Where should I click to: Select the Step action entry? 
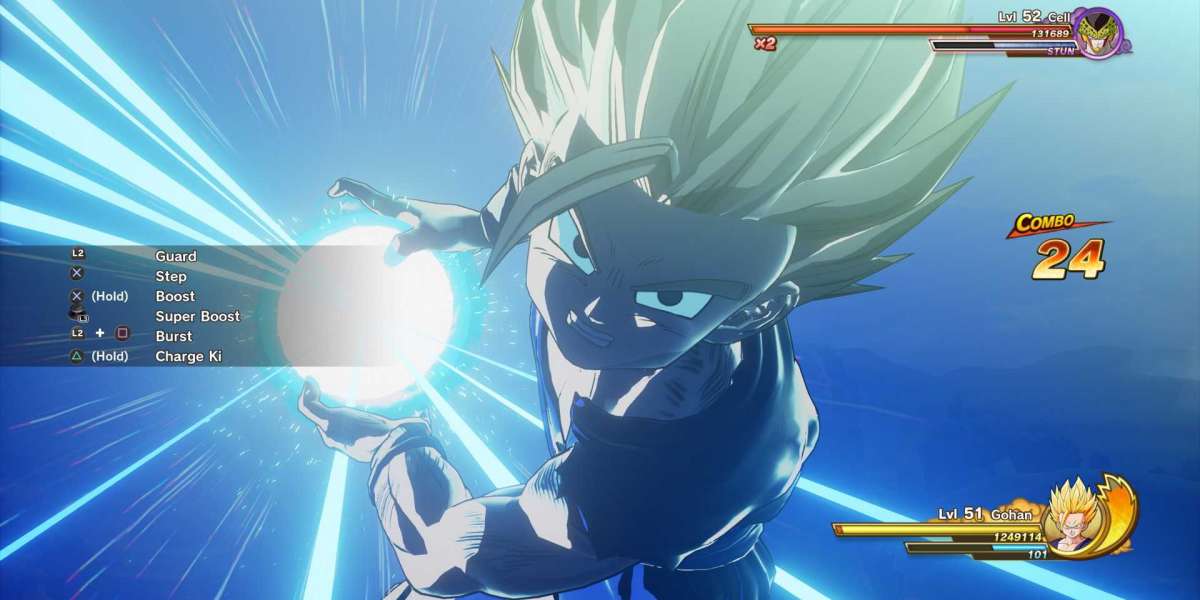pos(171,276)
